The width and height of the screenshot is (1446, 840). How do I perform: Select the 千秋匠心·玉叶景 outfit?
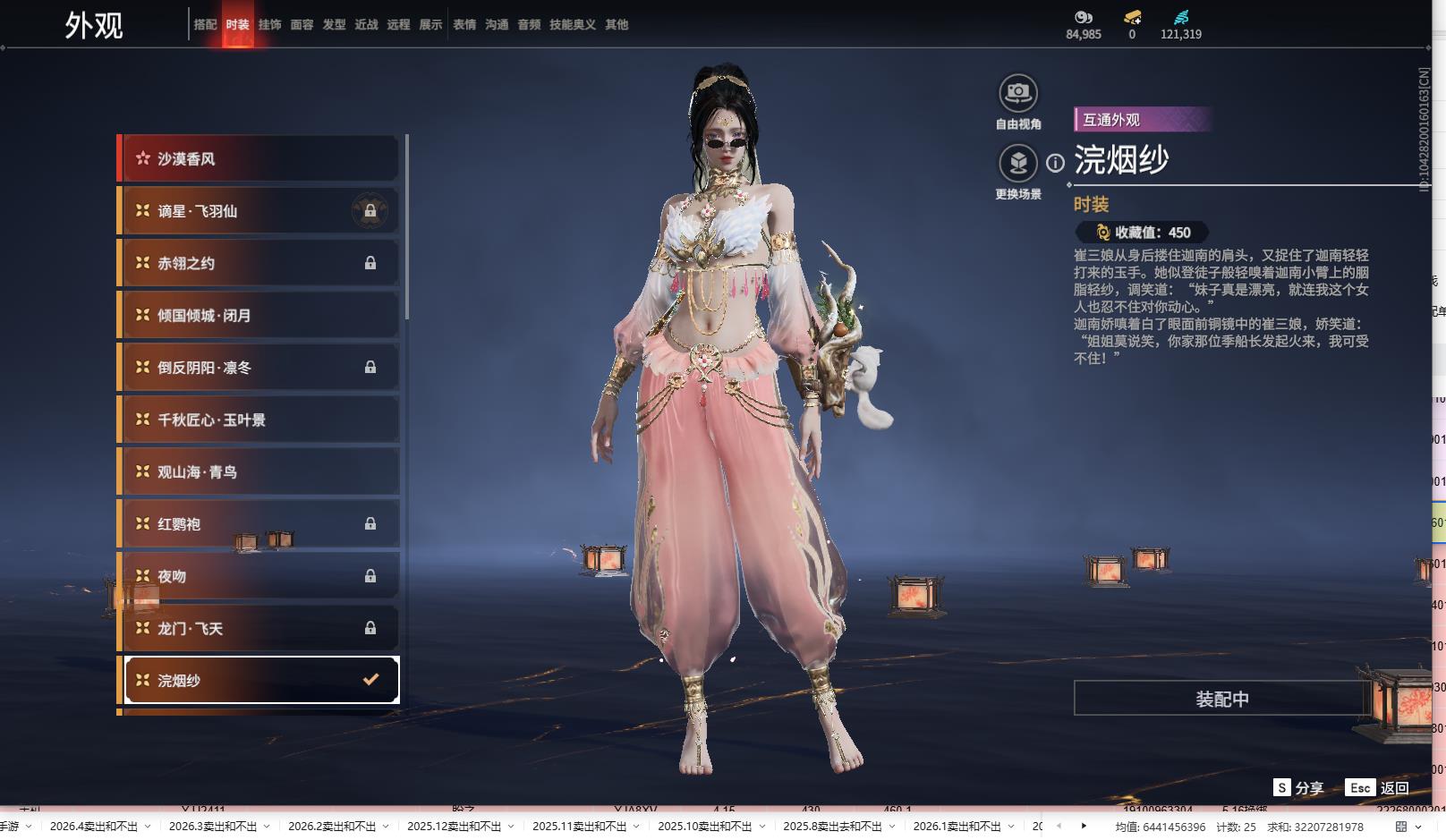click(x=259, y=420)
